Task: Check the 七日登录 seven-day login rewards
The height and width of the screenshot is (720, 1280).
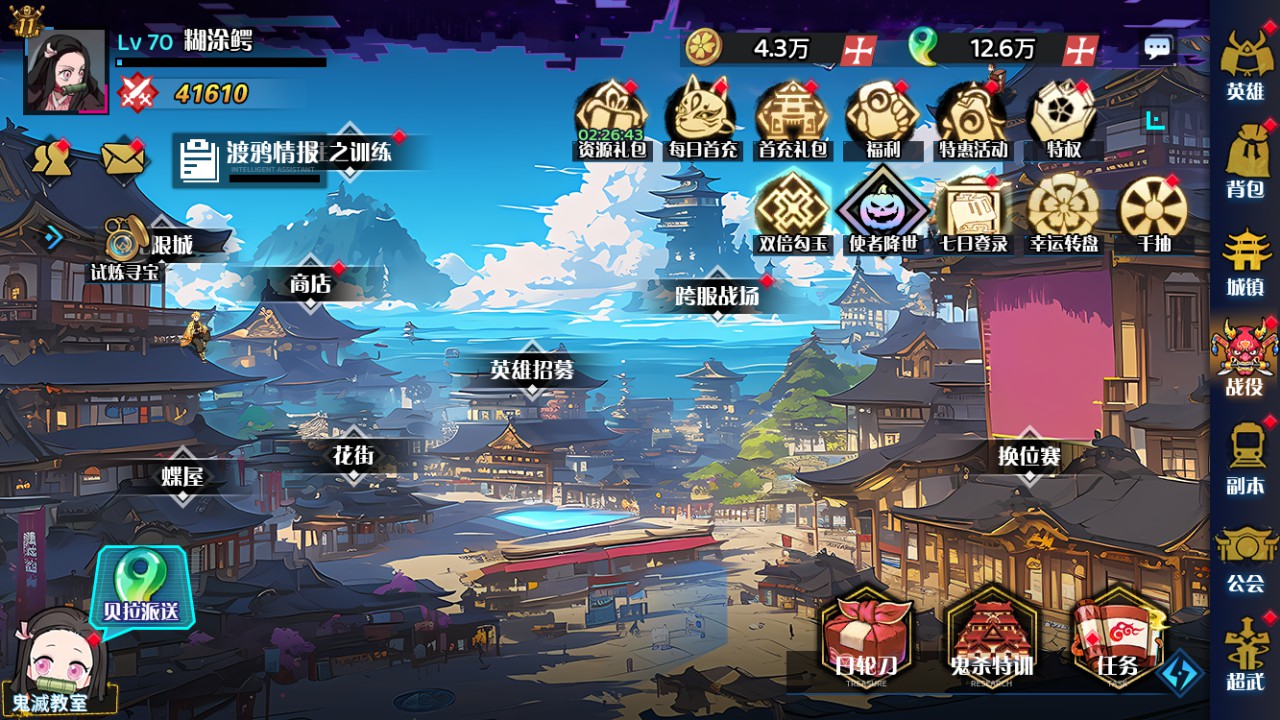Action: click(x=971, y=212)
